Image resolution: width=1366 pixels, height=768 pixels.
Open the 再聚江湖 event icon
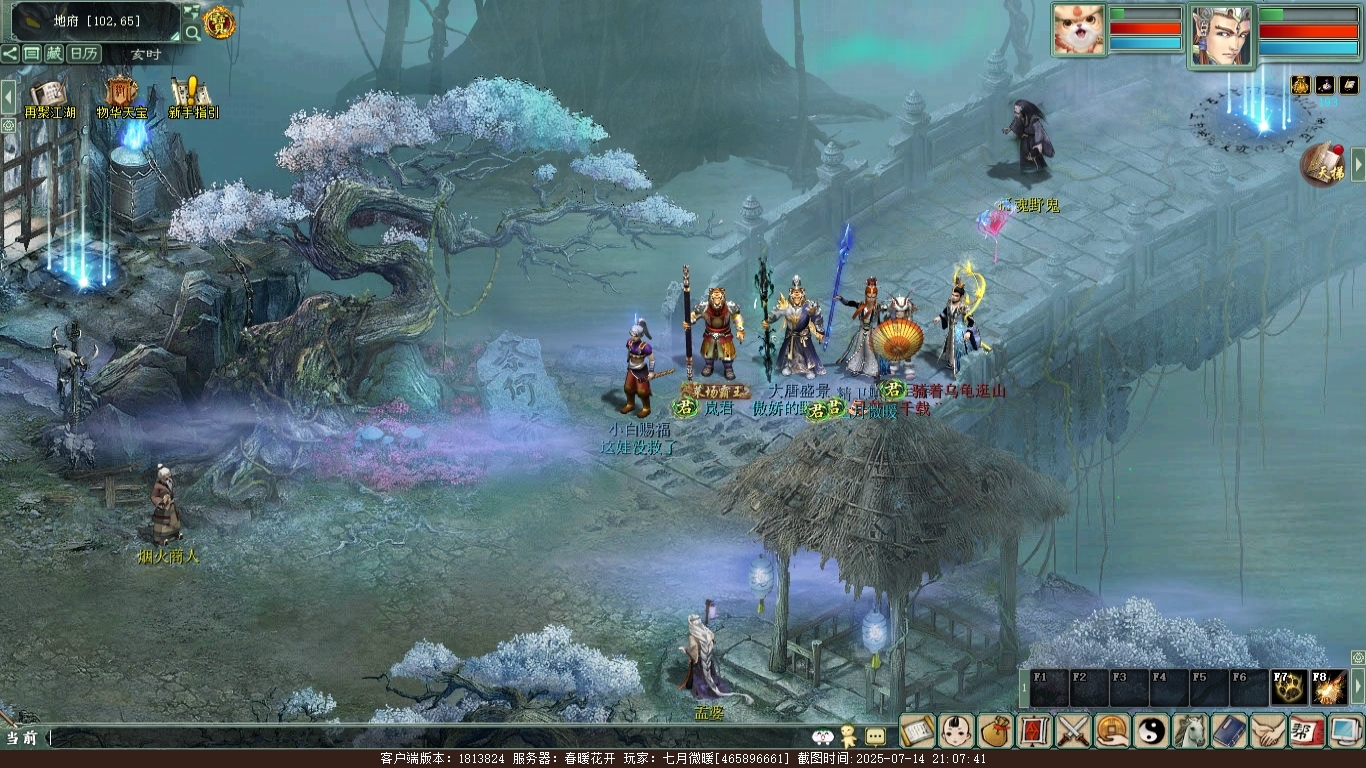tap(49, 98)
